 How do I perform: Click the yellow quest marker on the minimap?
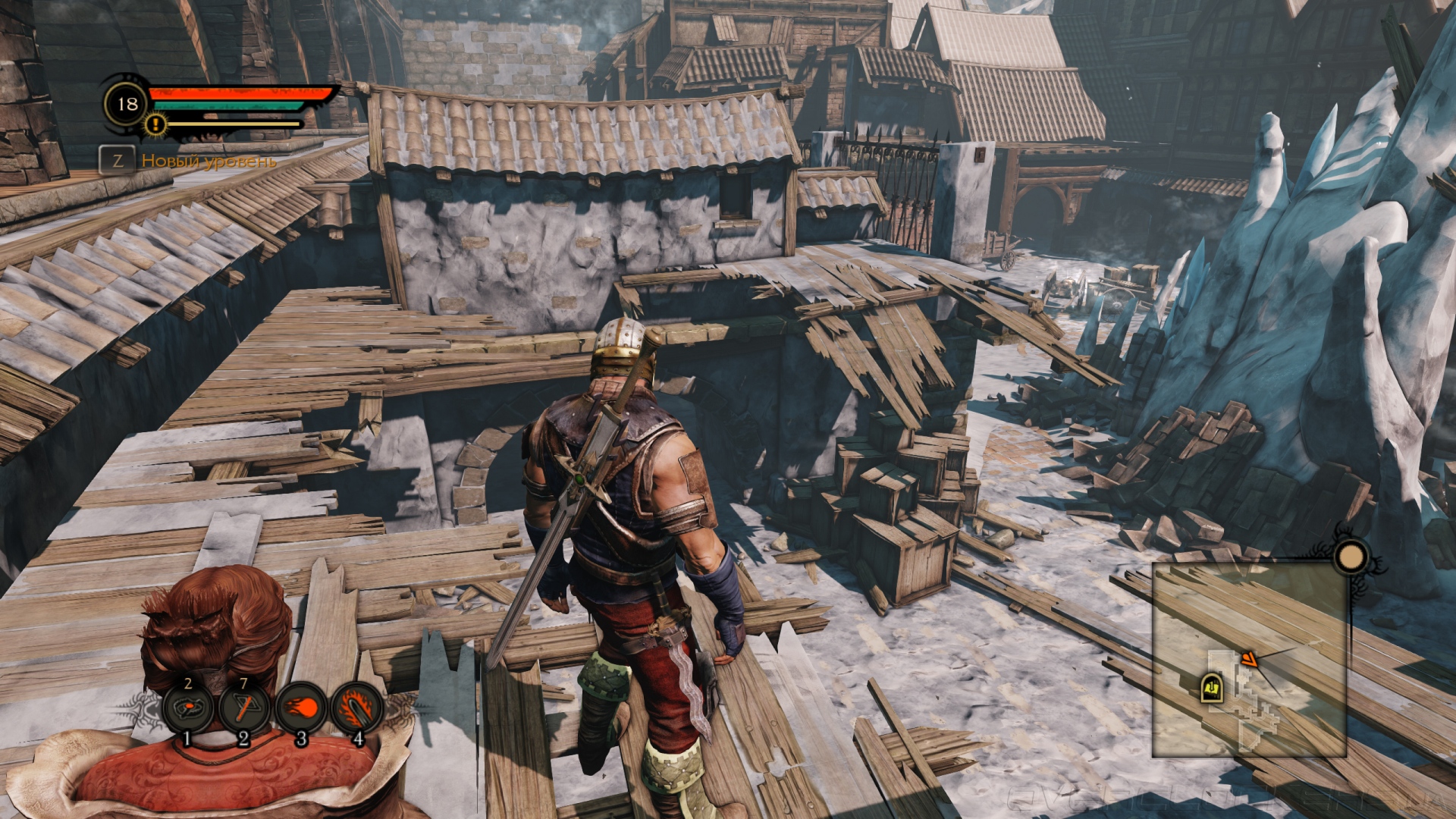click(x=1211, y=688)
